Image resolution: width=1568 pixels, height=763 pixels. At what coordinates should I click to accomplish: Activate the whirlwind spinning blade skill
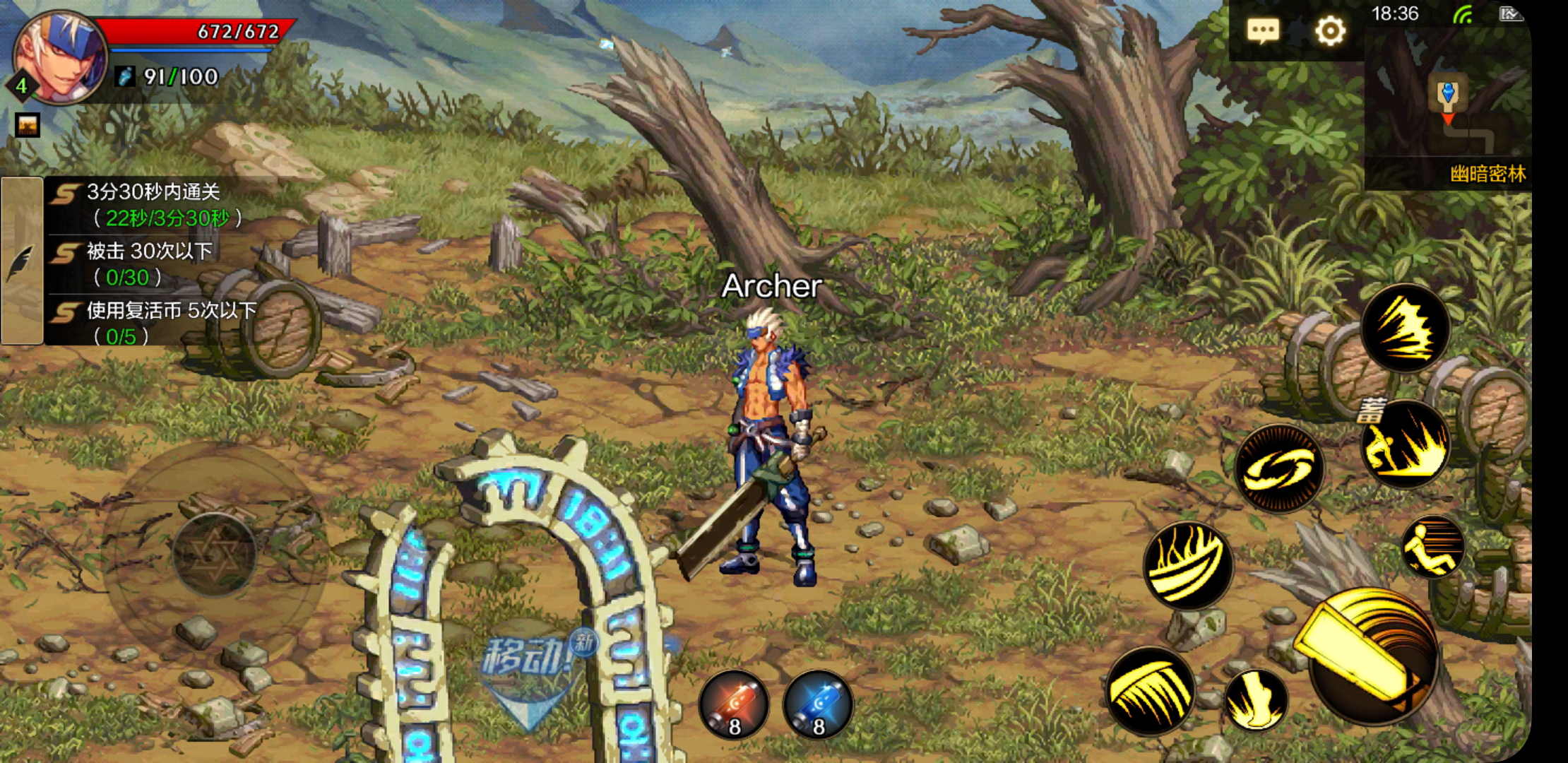click(x=1281, y=468)
